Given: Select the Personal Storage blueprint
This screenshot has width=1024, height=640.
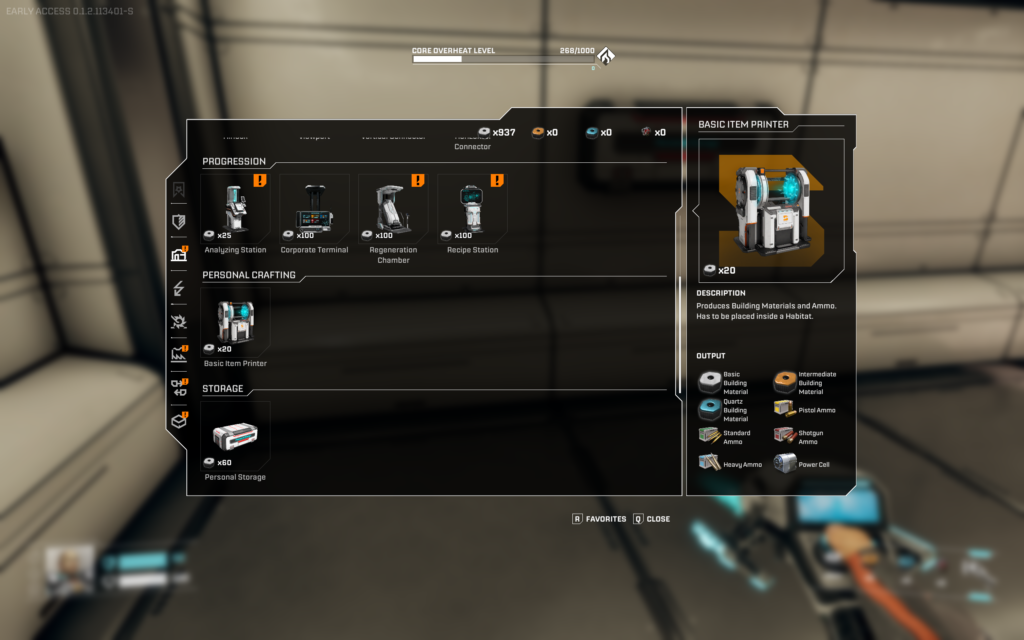Looking at the screenshot, I should 235,435.
